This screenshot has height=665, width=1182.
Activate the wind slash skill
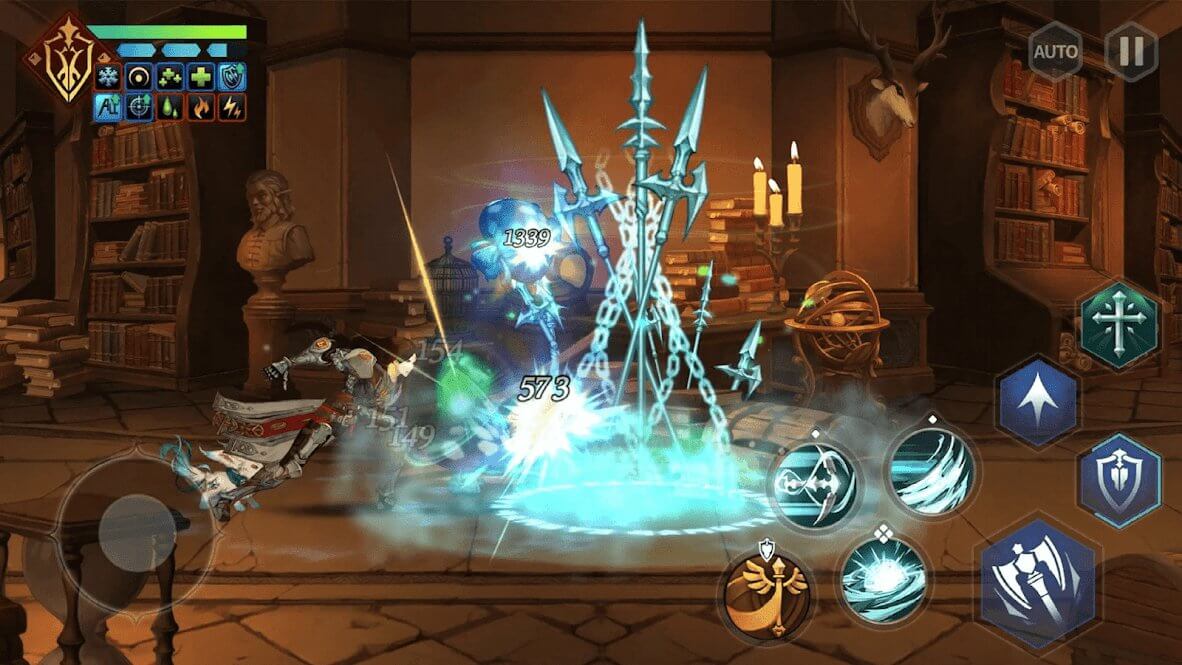pyautogui.click(x=930, y=470)
